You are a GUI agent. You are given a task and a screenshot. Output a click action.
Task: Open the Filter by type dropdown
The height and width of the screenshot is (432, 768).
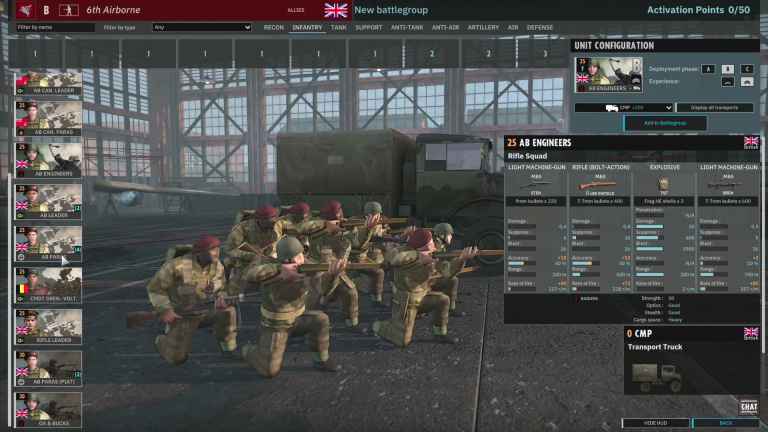pyautogui.click(x=201, y=28)
